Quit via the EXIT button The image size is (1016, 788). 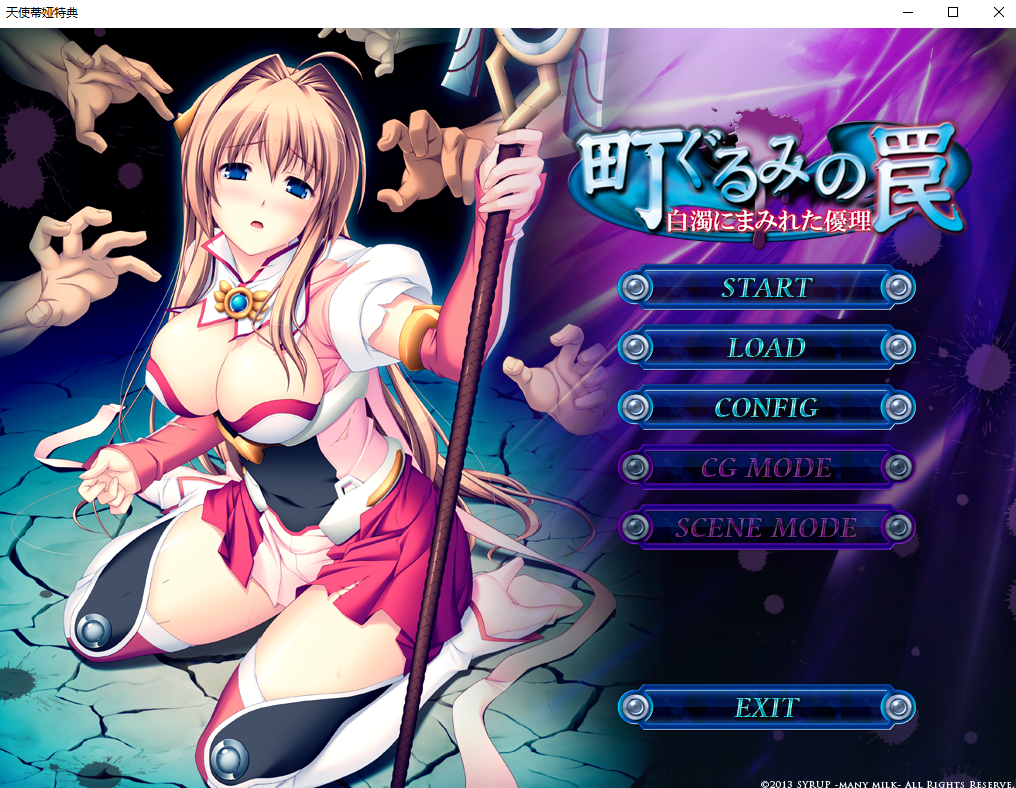(x=766, y=708)
